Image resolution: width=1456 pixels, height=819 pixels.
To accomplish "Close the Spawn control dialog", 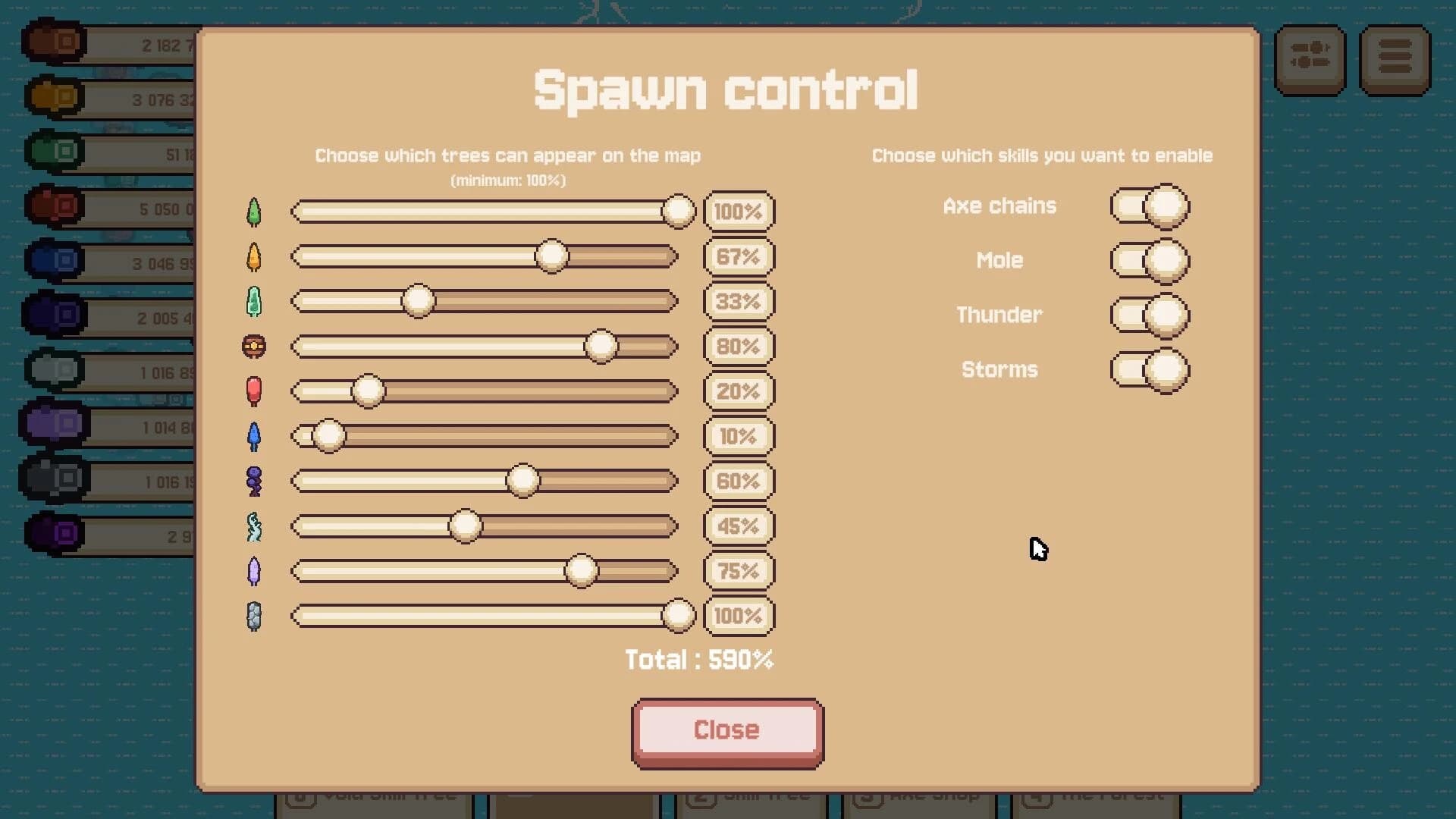I will tap(726, 730).
